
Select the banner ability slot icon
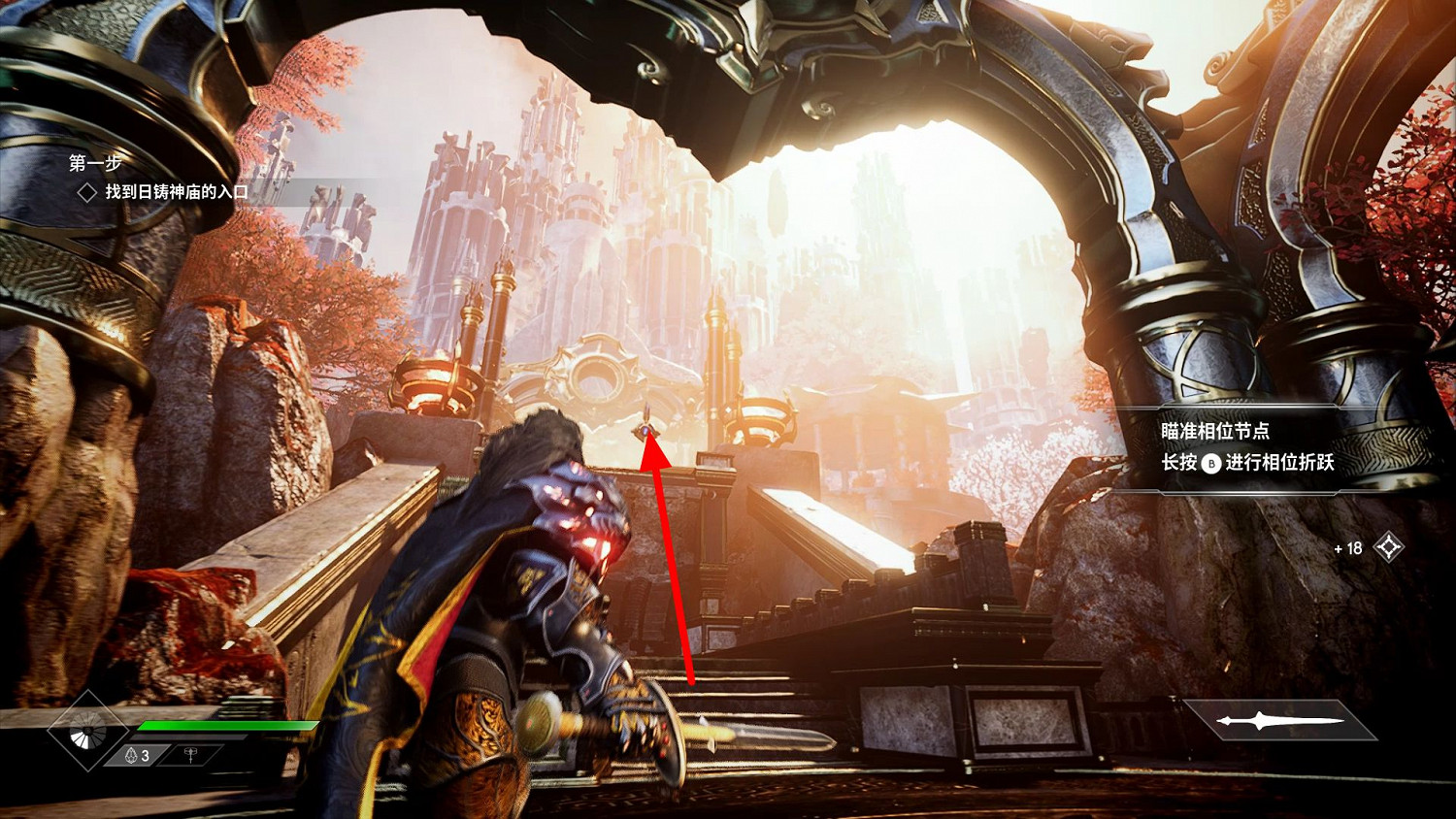tap(190, 755)
